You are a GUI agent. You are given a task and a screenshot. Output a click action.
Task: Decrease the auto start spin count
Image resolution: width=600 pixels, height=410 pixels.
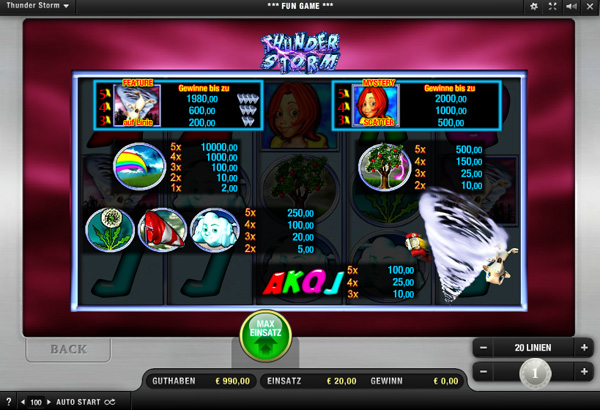click(x=24, y=402)
